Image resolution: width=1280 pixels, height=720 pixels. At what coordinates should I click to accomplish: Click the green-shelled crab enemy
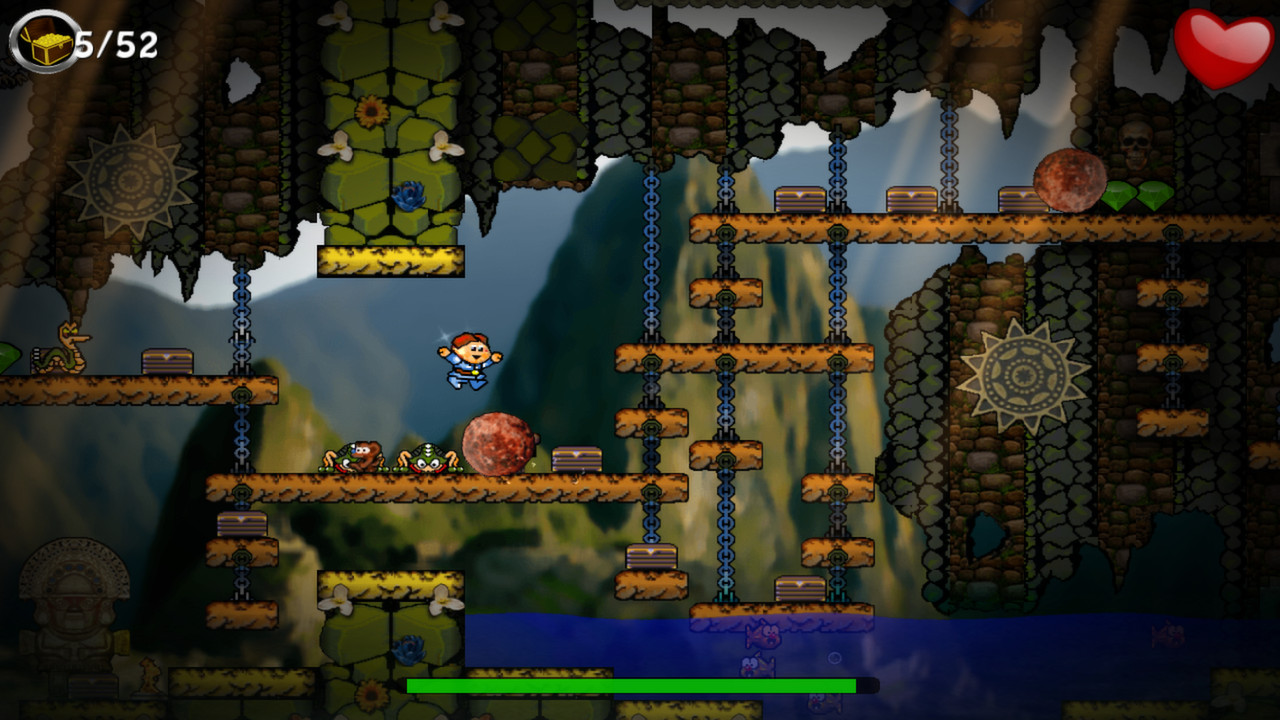click(430, 458)
